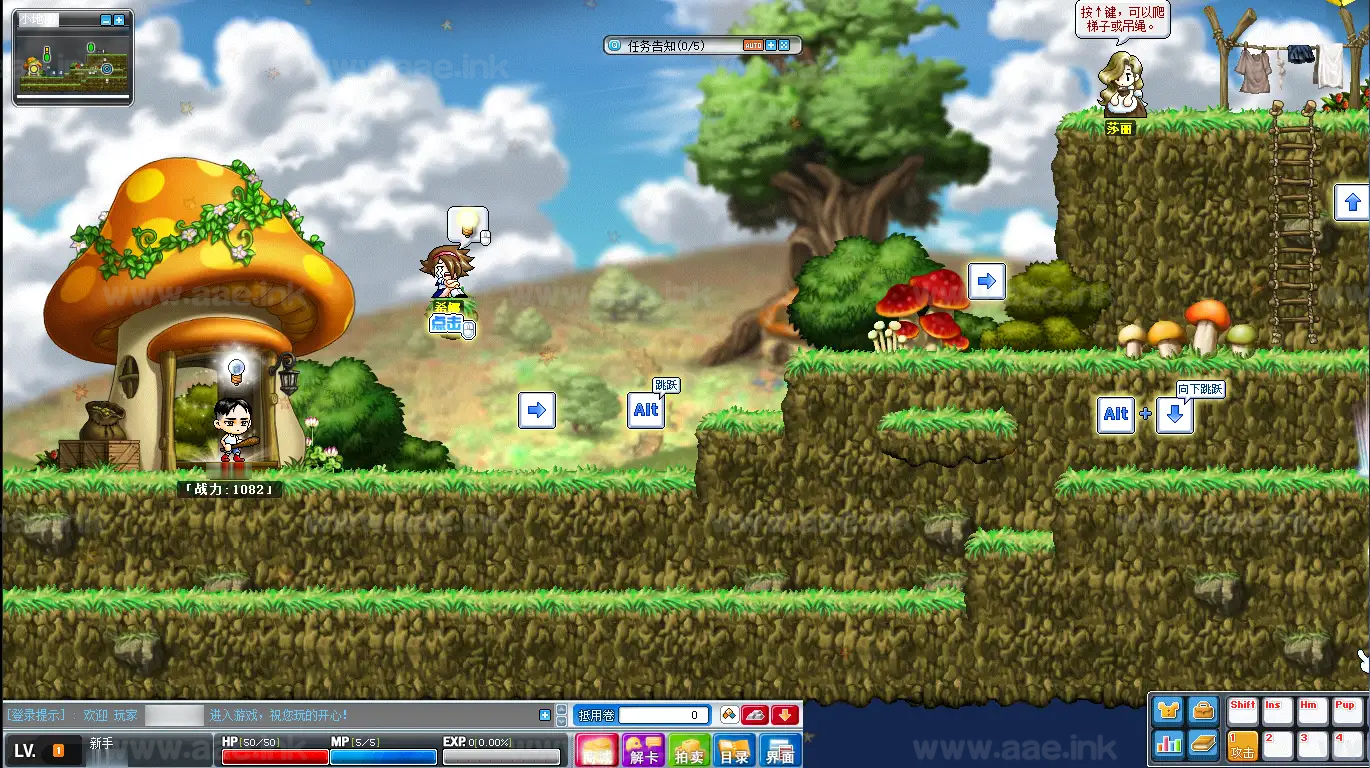Click the plus button beside chat bar

(x=545, y=715)
